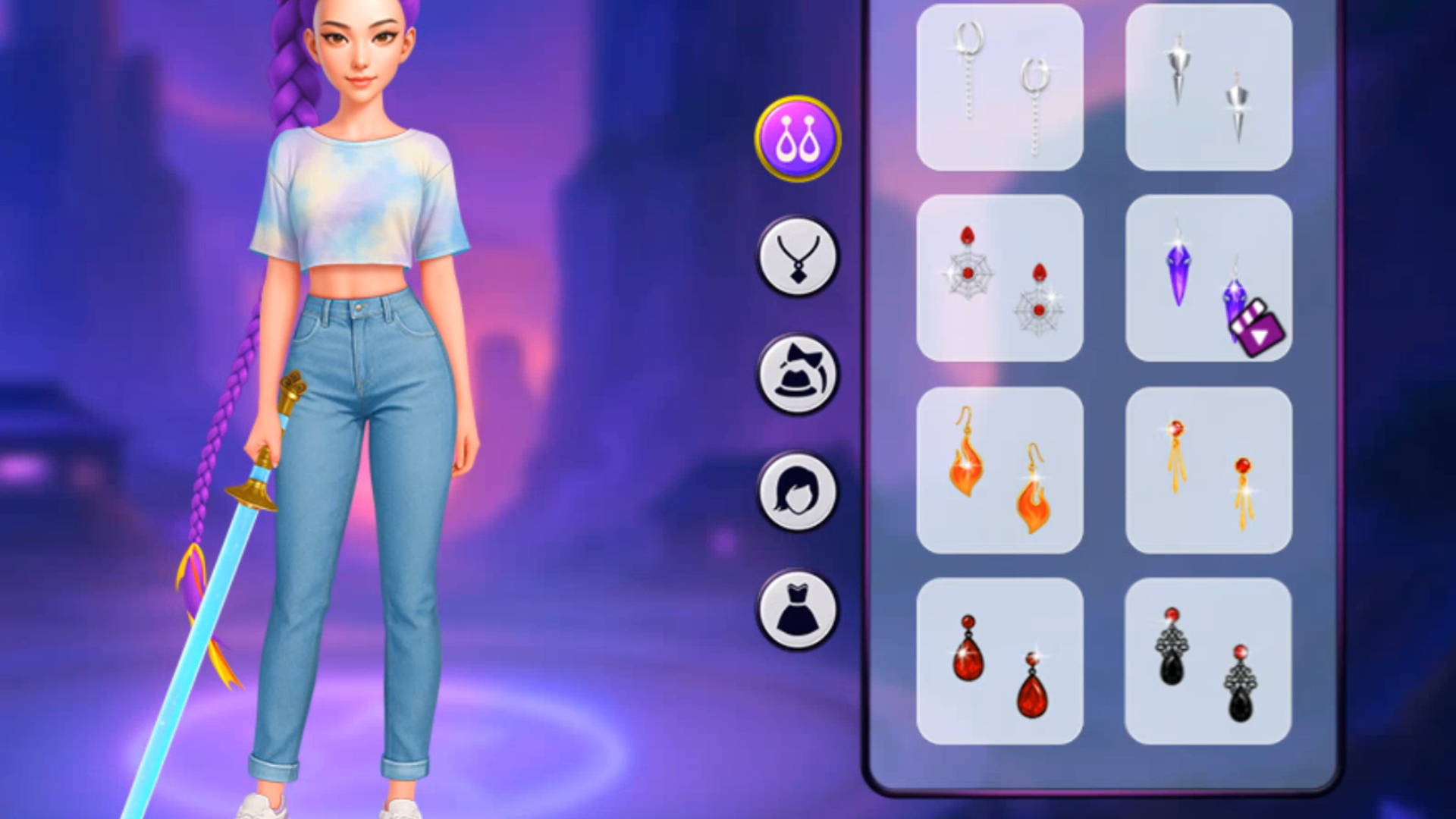Unlock the purple crystal earrings via video
Image resolution: width=1456 pixels, height=819 pixels.
(x=1208, y=278)
